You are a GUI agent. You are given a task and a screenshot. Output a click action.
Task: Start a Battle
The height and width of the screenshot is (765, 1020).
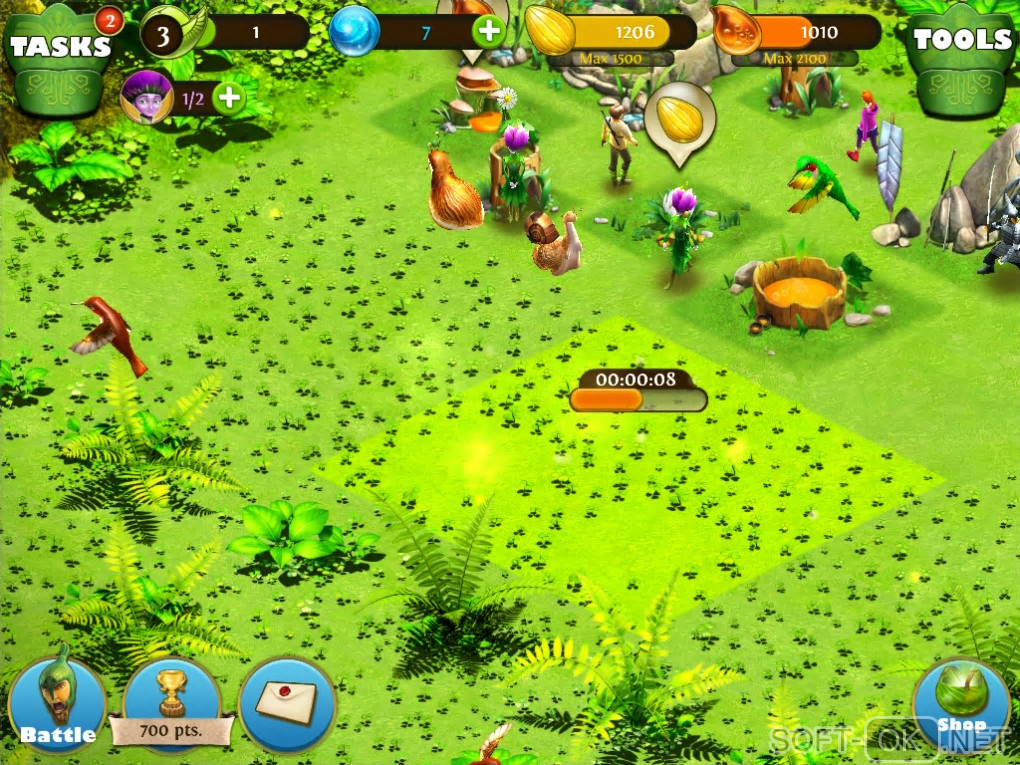pos(57,706)
